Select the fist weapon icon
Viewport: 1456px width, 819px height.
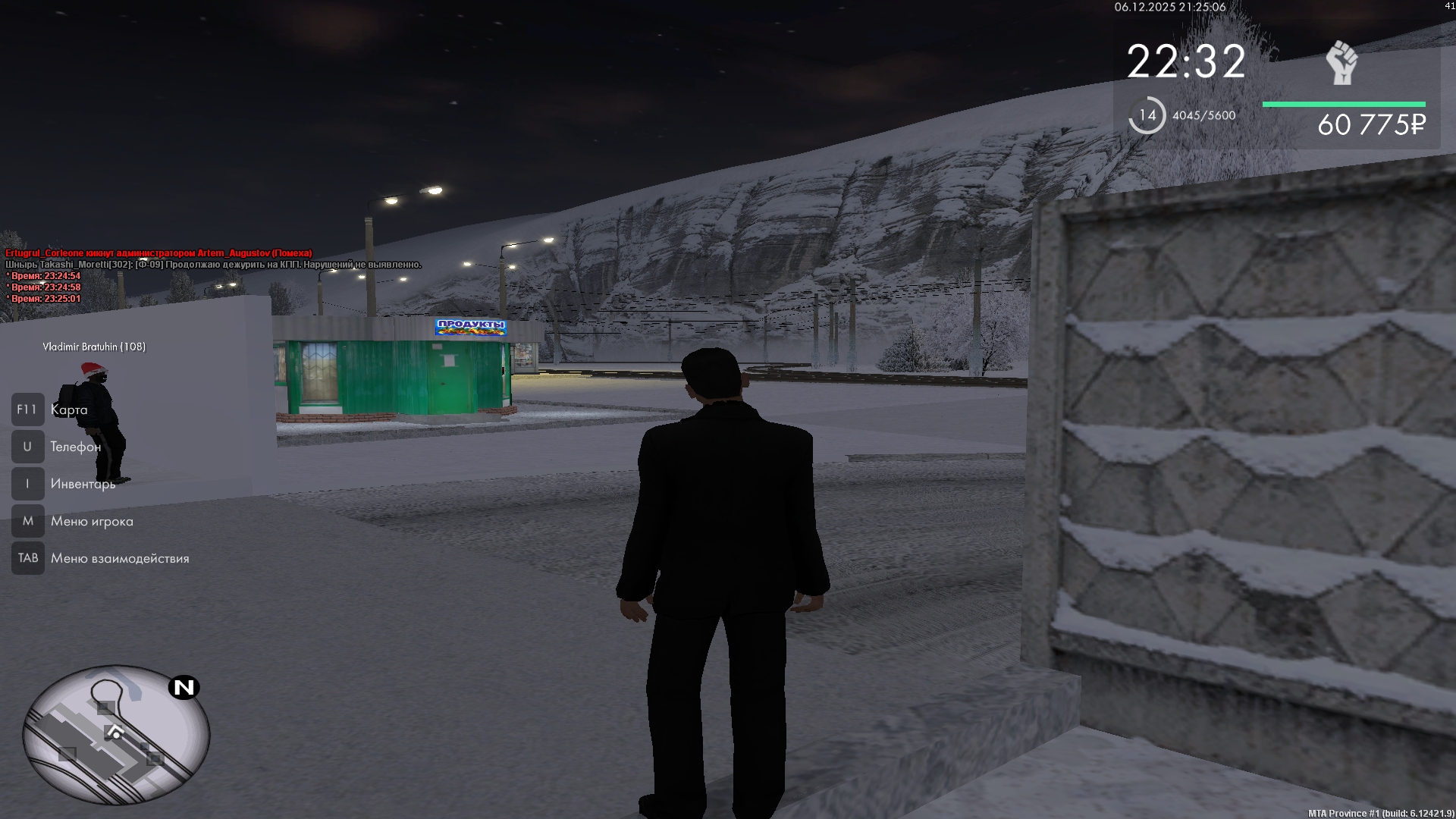tap(1341, 63)
